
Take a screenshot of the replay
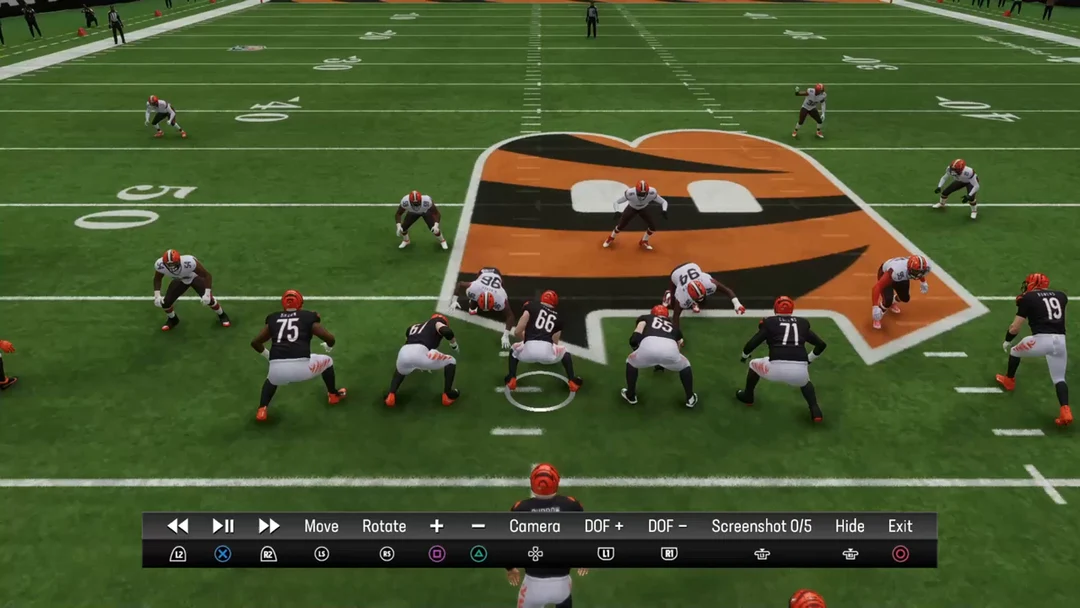761,526
